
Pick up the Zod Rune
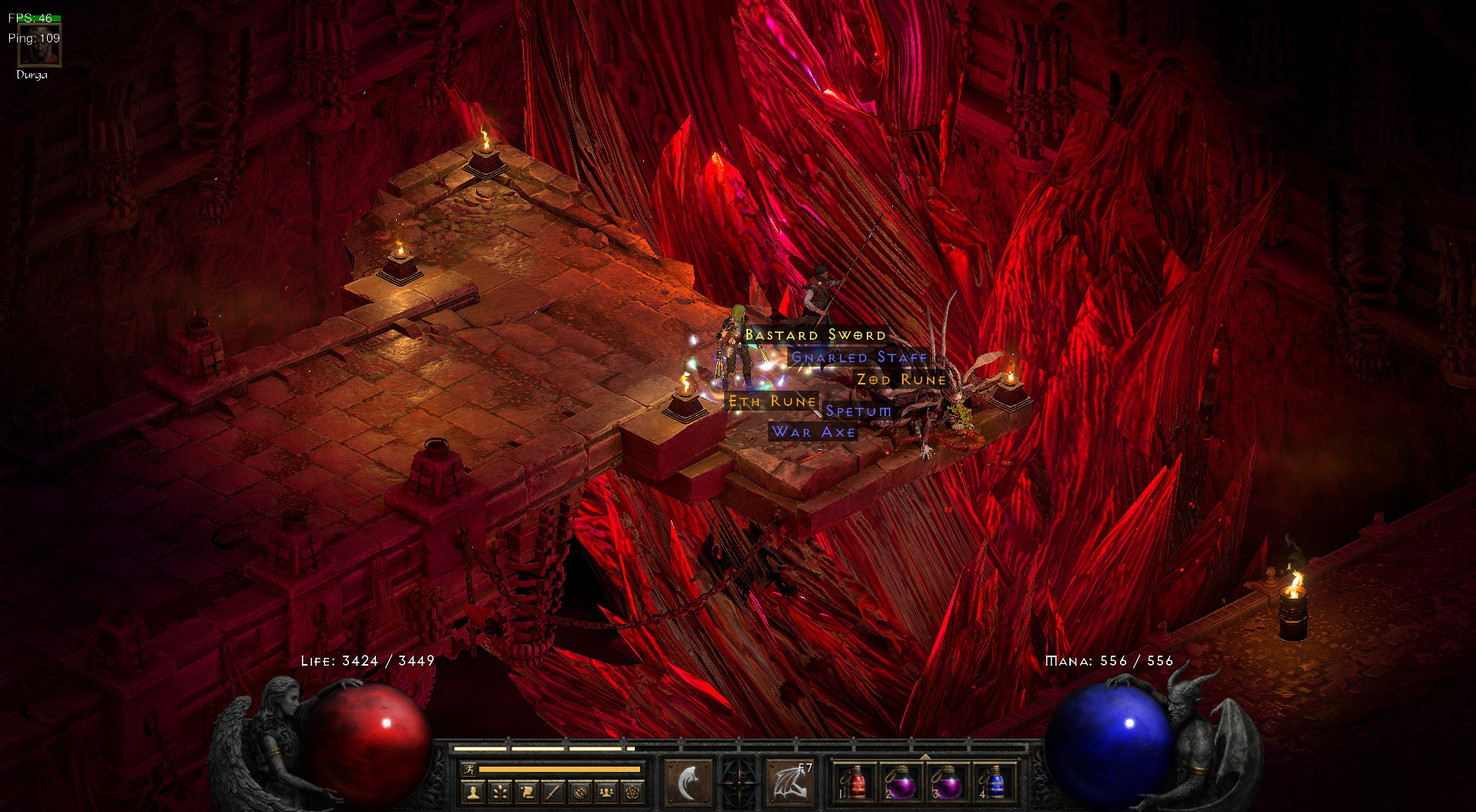click(901, 379)
